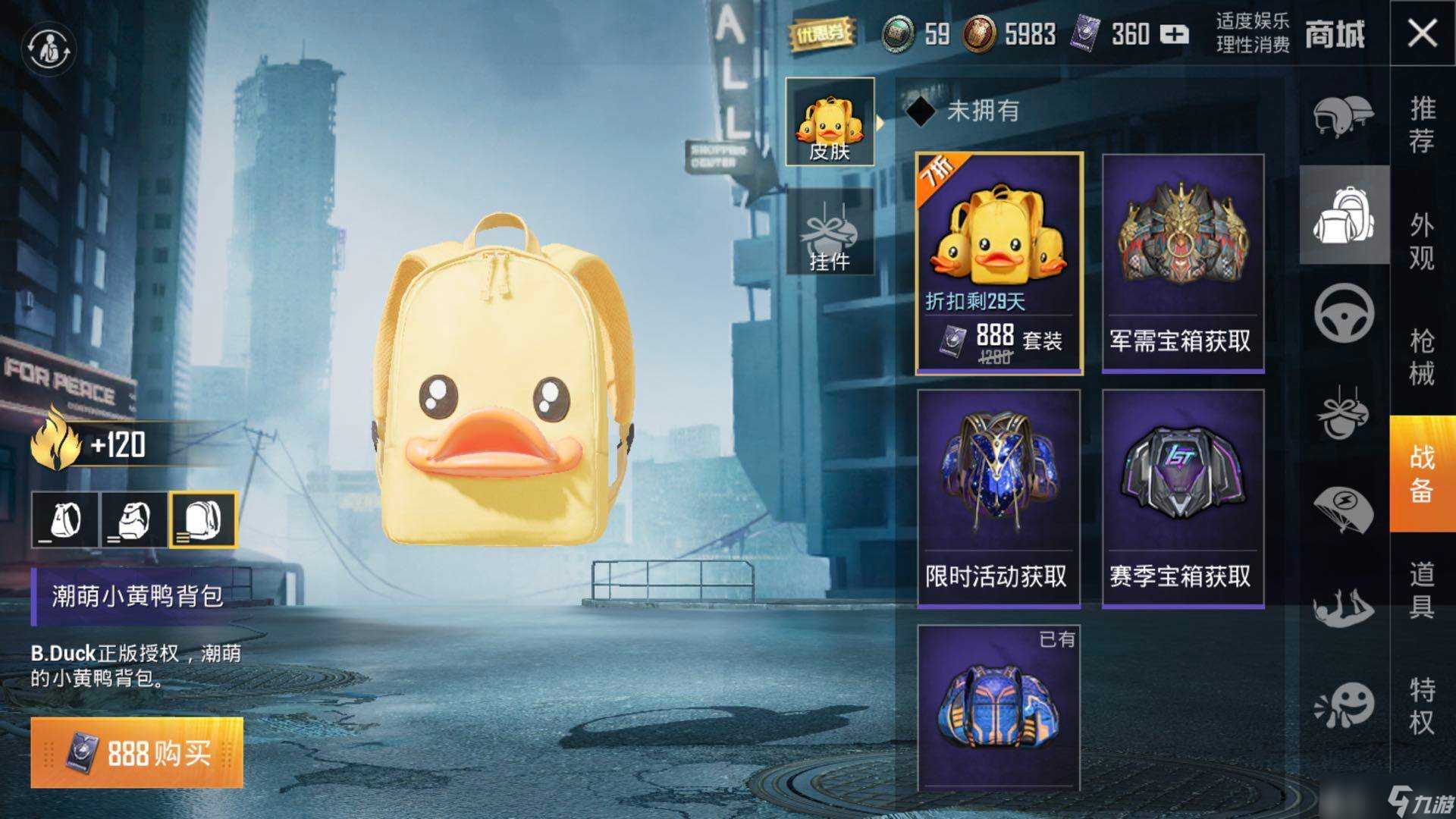Image resolution: width=1456 pixels, height=819 pixels.
Task: Open the 道具 items tab
Action: pos(1422,590)
